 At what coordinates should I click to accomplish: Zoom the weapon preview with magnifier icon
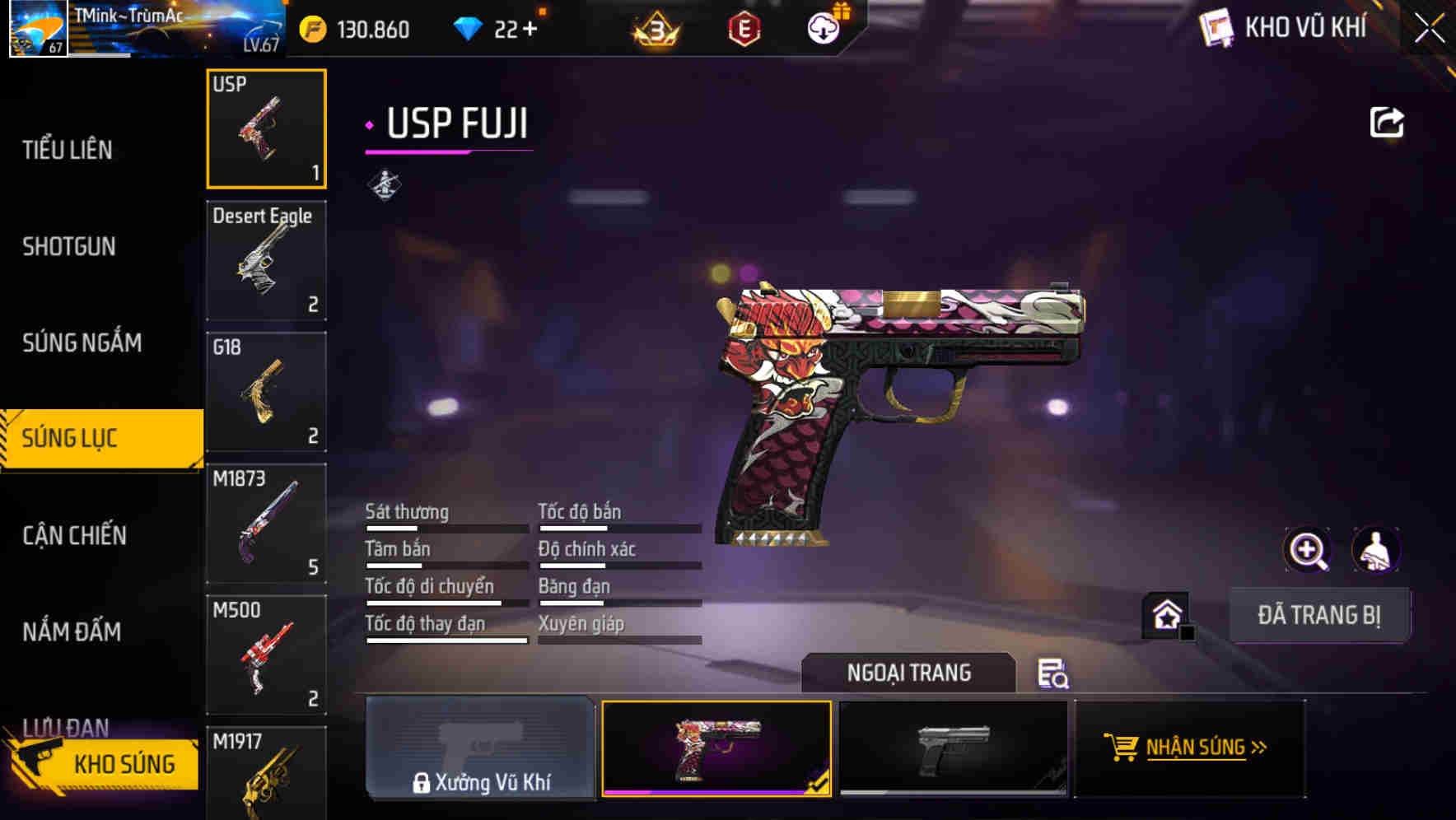pos(1308,549)
